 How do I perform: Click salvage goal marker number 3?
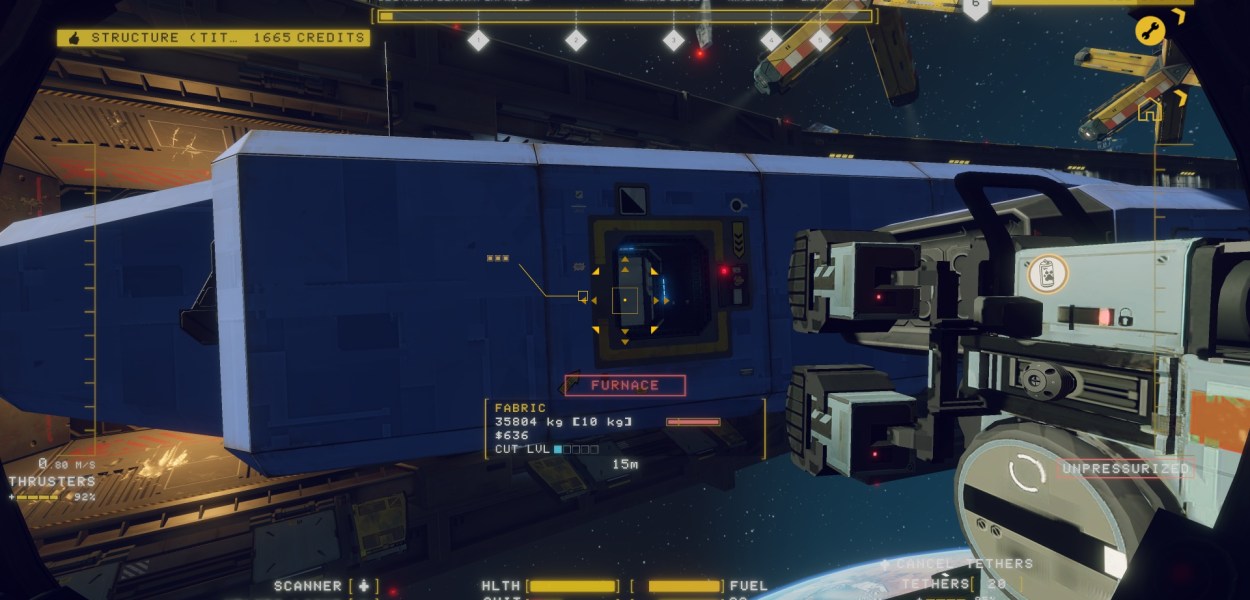tap(674, 40)
